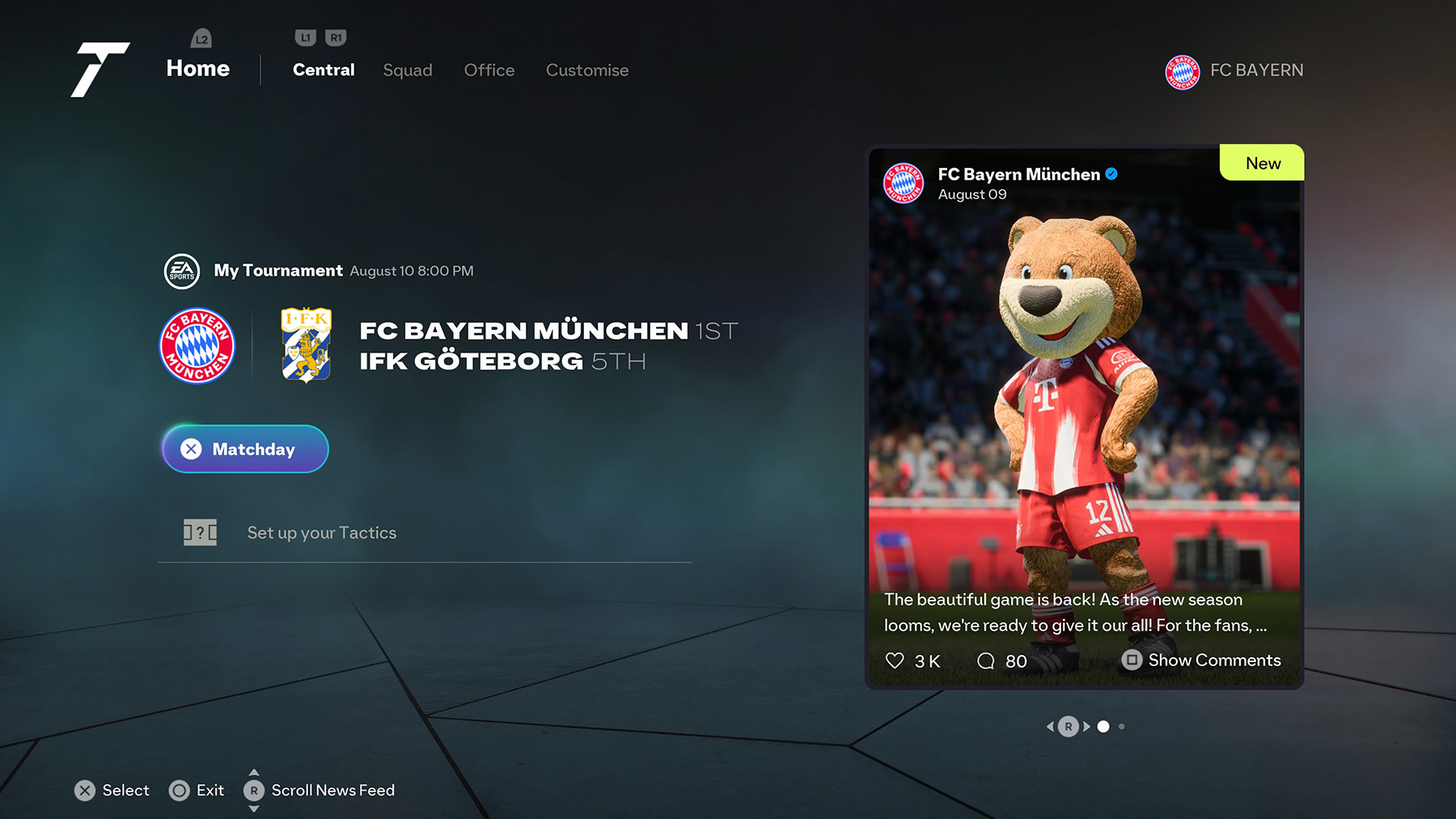Switch to the Squad tab
The height and width of the screenshot is (819, 1456).
(408, 70)
